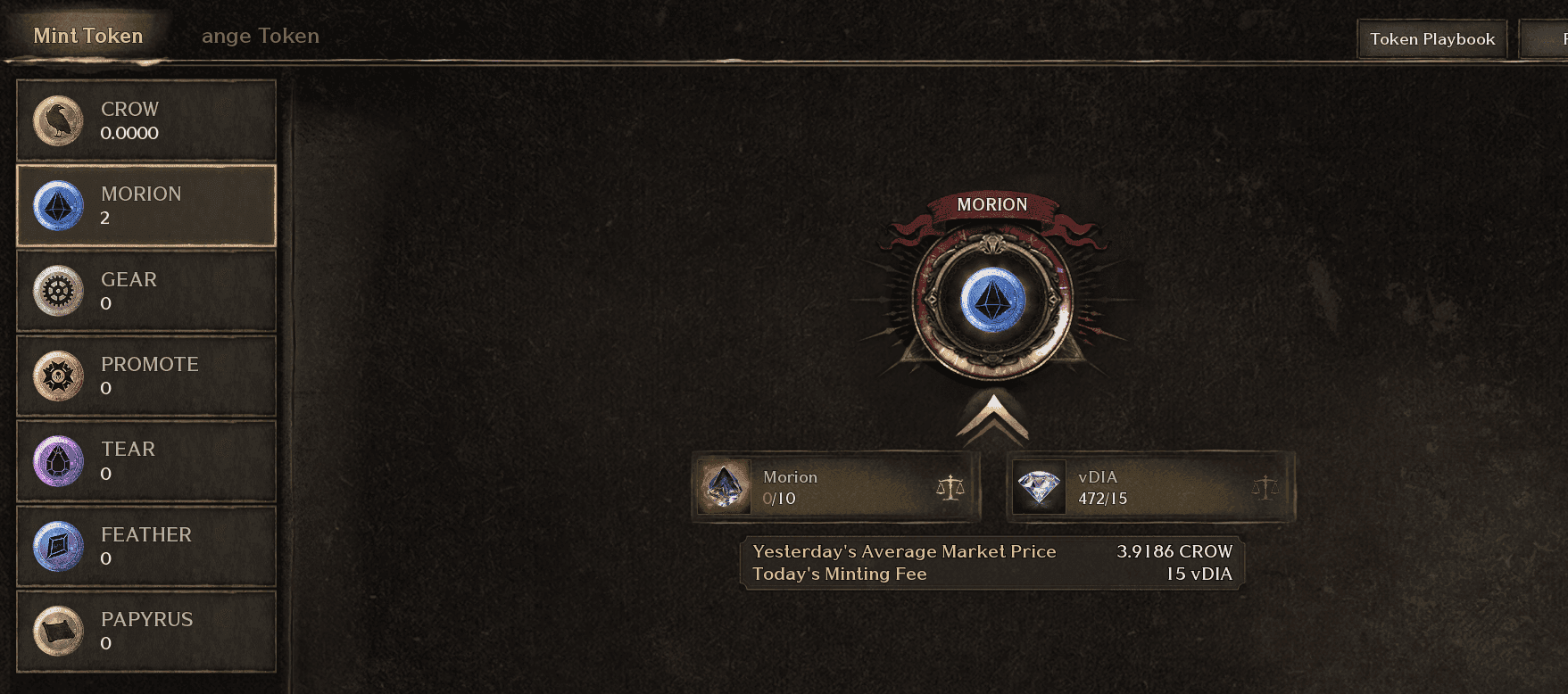Select the PAPYRUS token icon
Image resolution: width=1568 pixels, height=694 pixels.
click(58, 631)
